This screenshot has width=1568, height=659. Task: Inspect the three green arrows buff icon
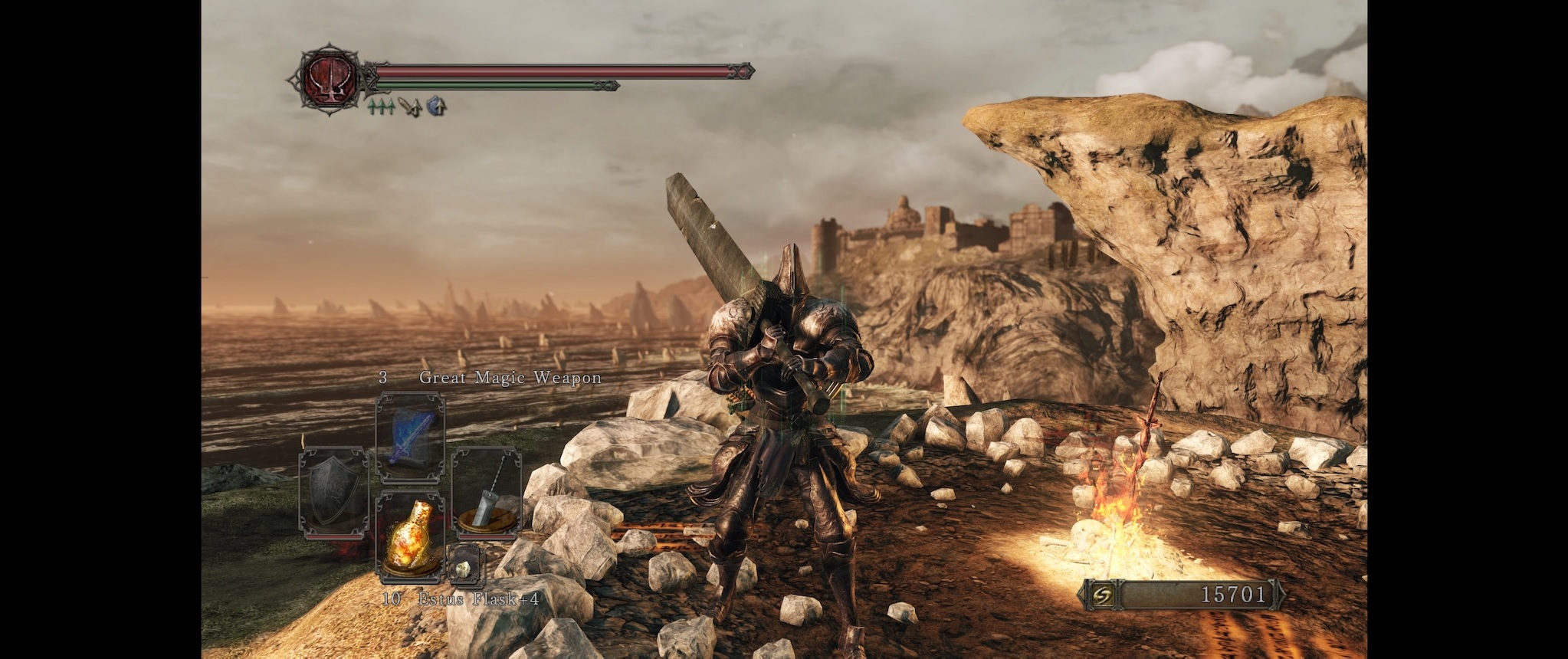381,107
